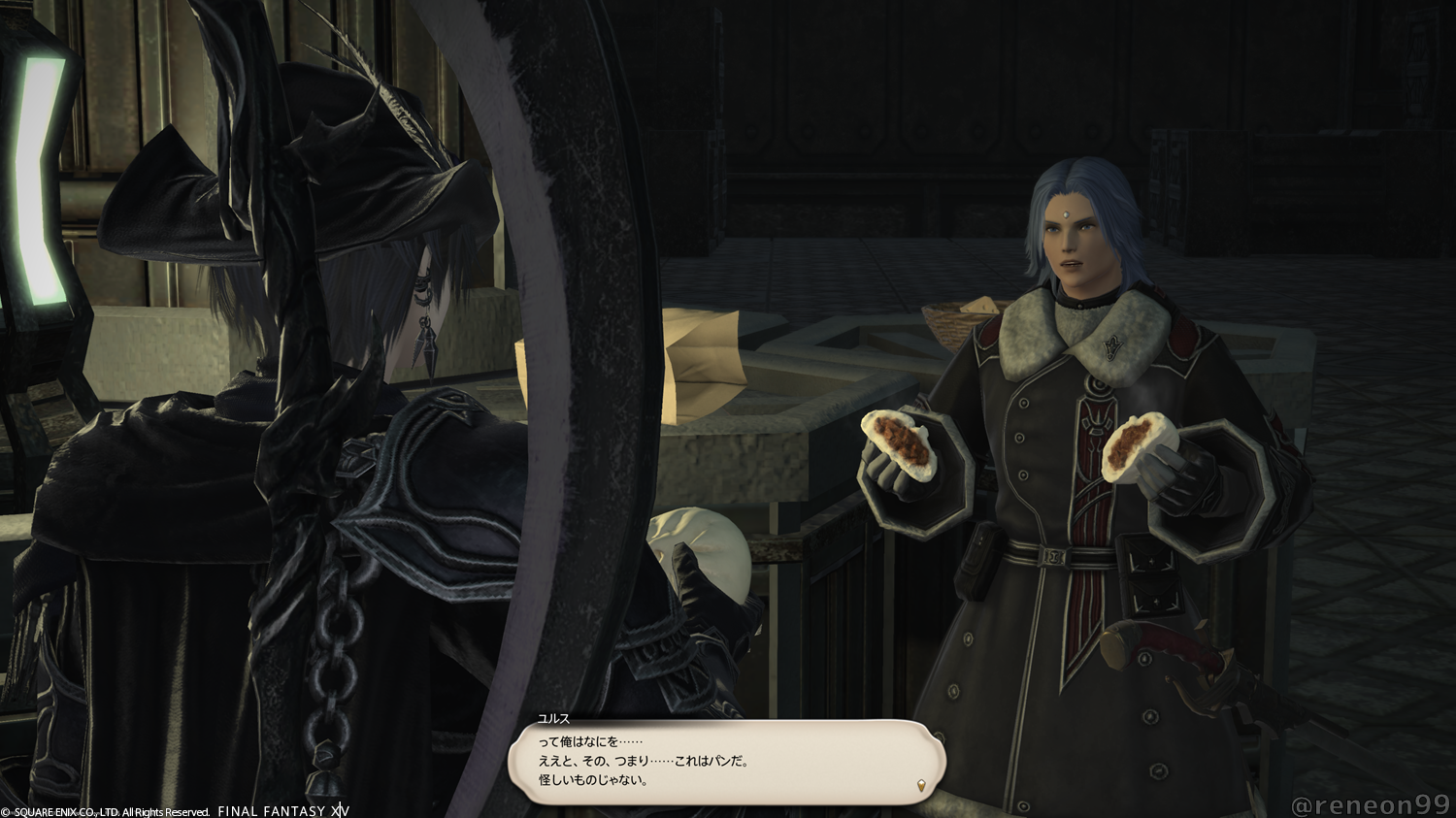Advance Yorus's dialogue by clicking the speech box
Viewport: 1456px width, 818px height.
pyautogui.click(x=726, y=762)
